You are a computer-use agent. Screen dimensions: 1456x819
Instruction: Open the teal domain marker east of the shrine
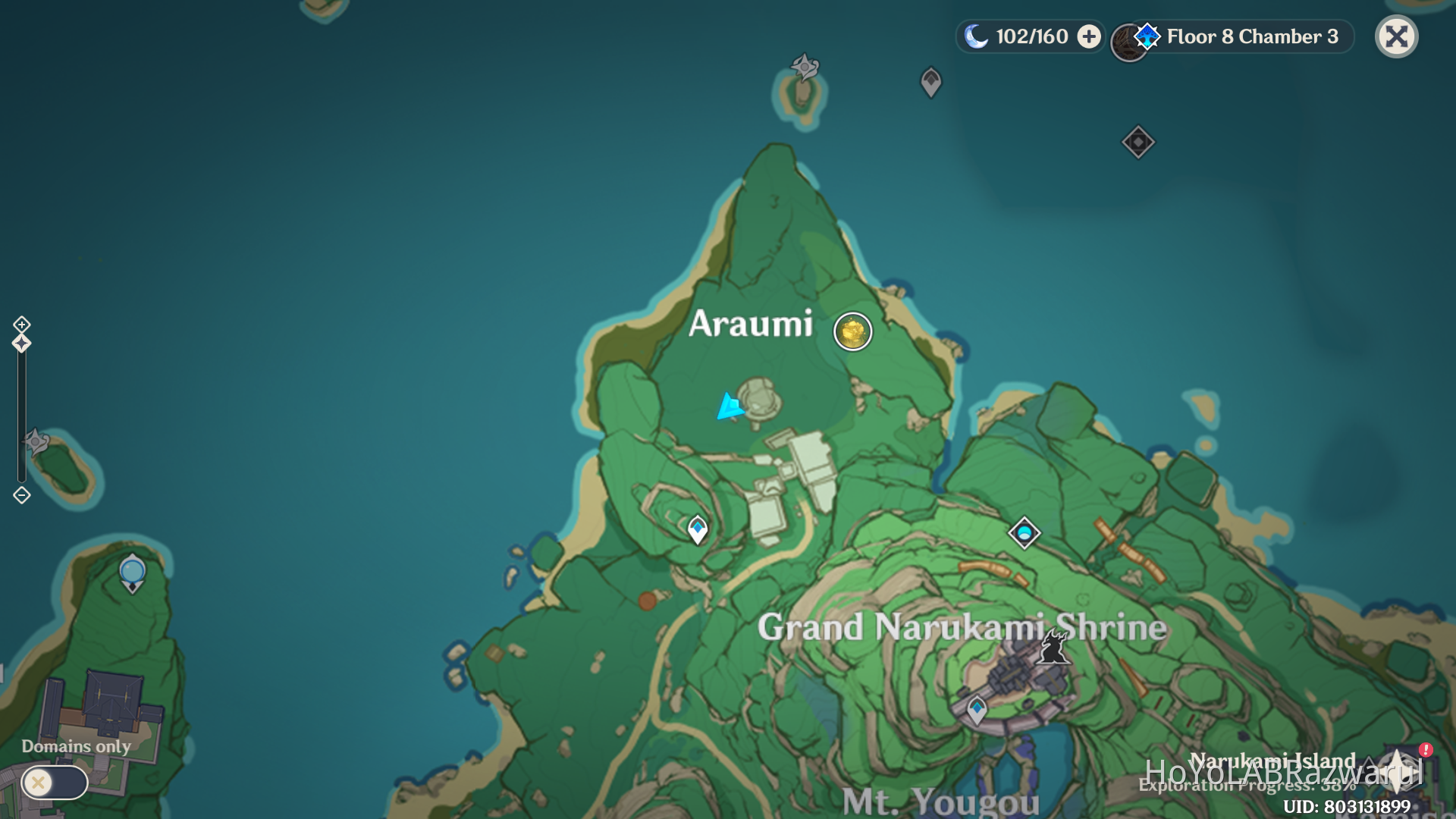click(1025, 533)
